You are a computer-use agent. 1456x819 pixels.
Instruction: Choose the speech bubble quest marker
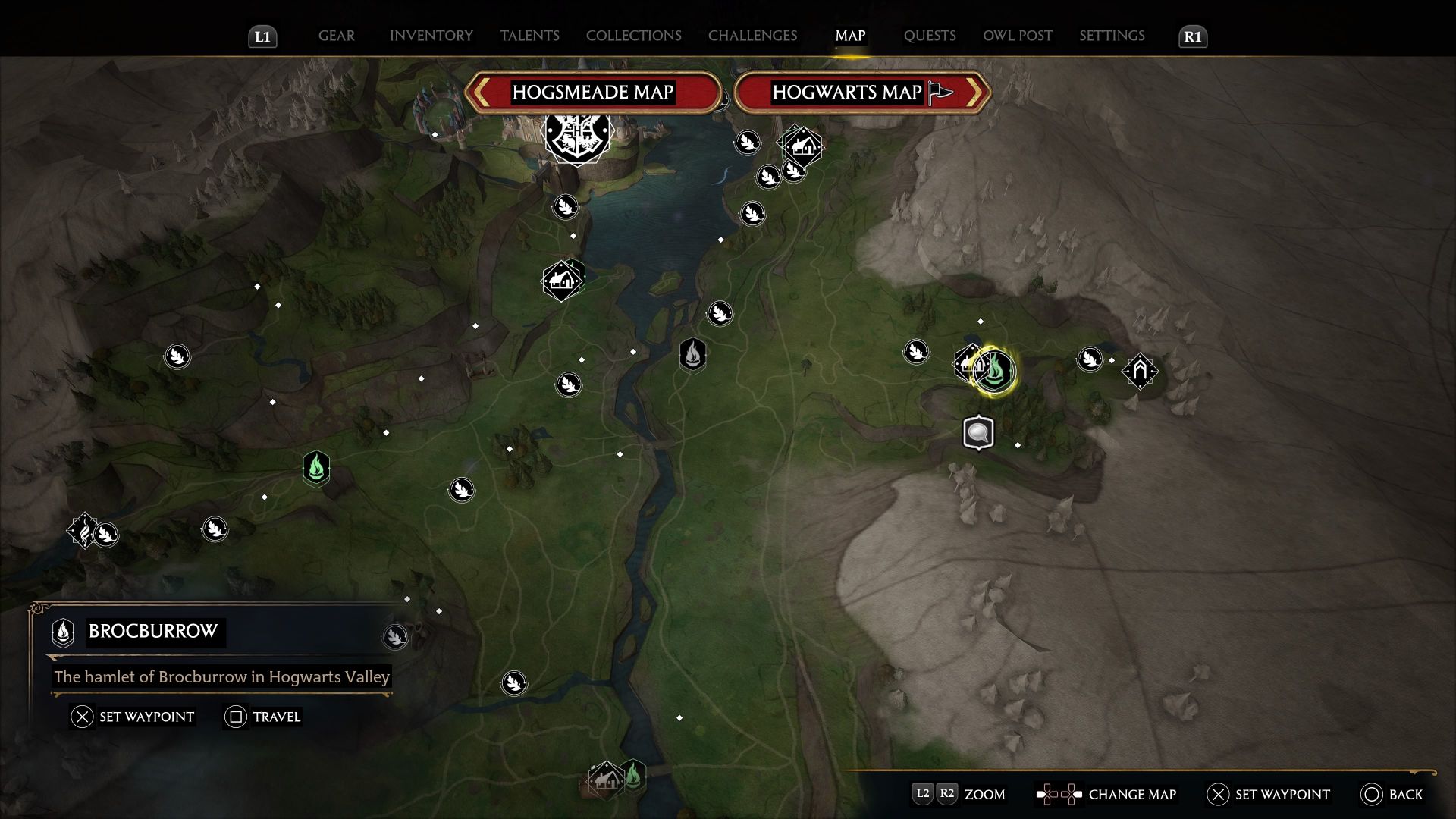click(978, 433)
